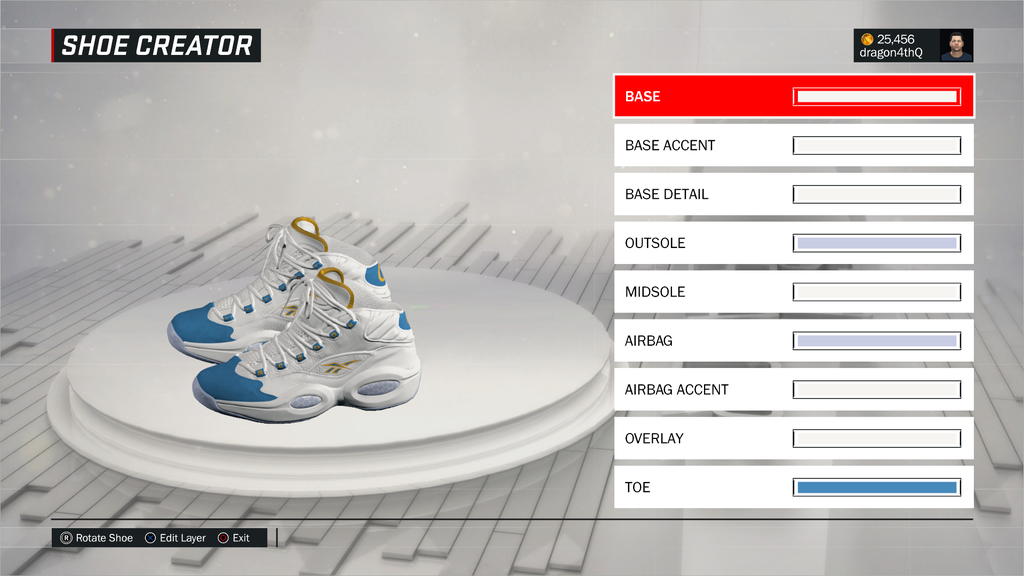Select the Toe layer row
1024x576 pixels.
pos(700,487)
